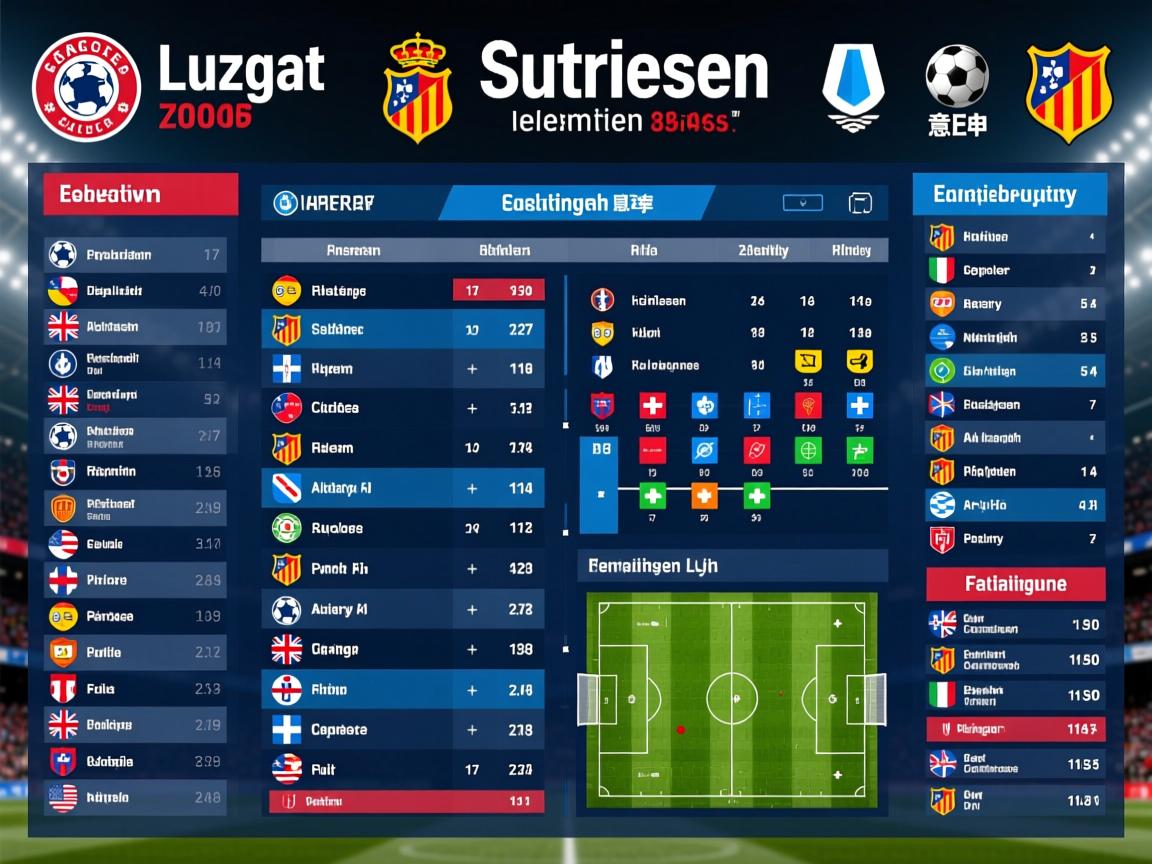This screenshot has width=1152, height=864.
Task: Select the Cltdoea row in center list
Action: pyautogui.click(x=403, y=408)
